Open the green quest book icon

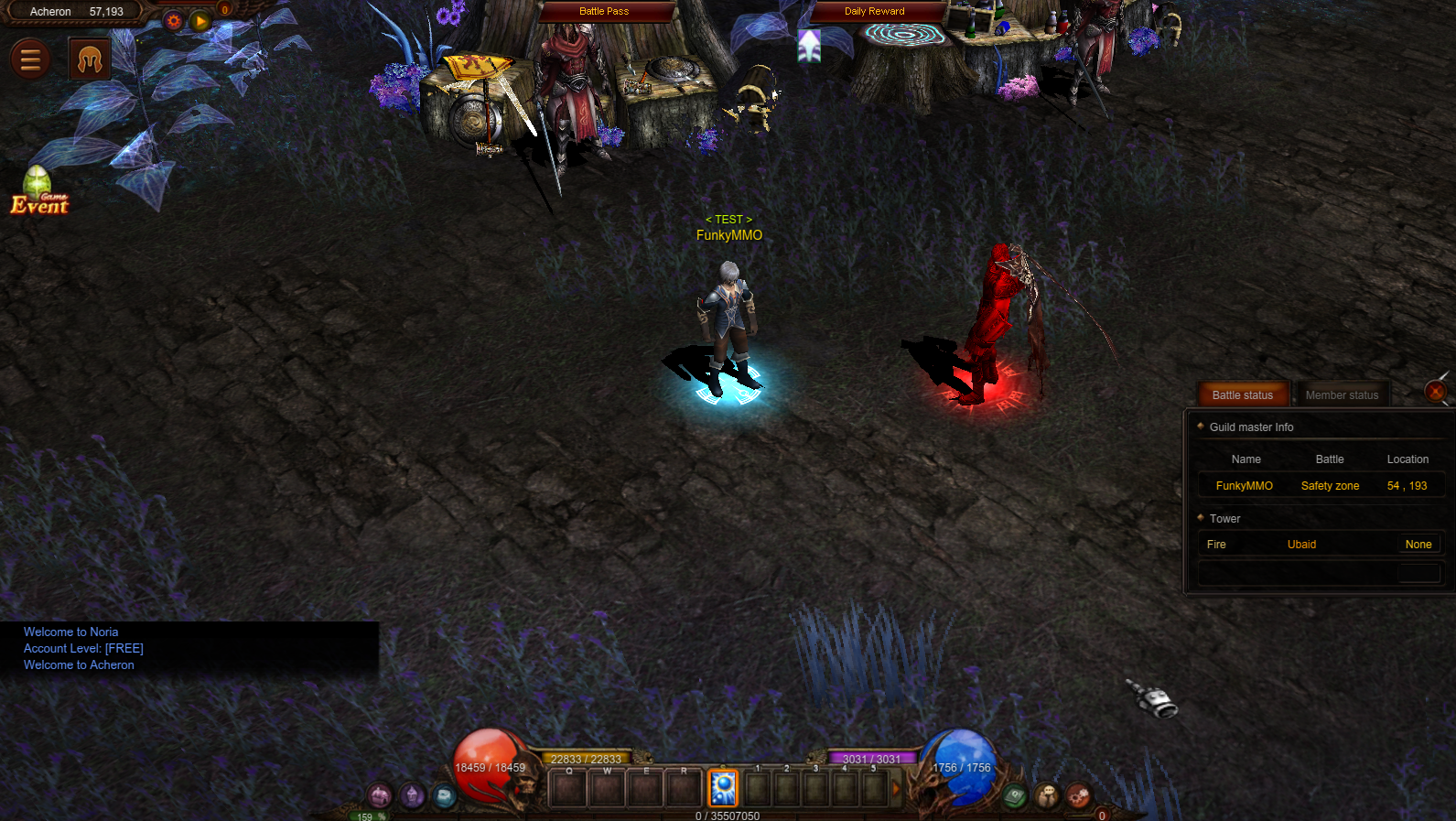click(x=1014, y=797)
